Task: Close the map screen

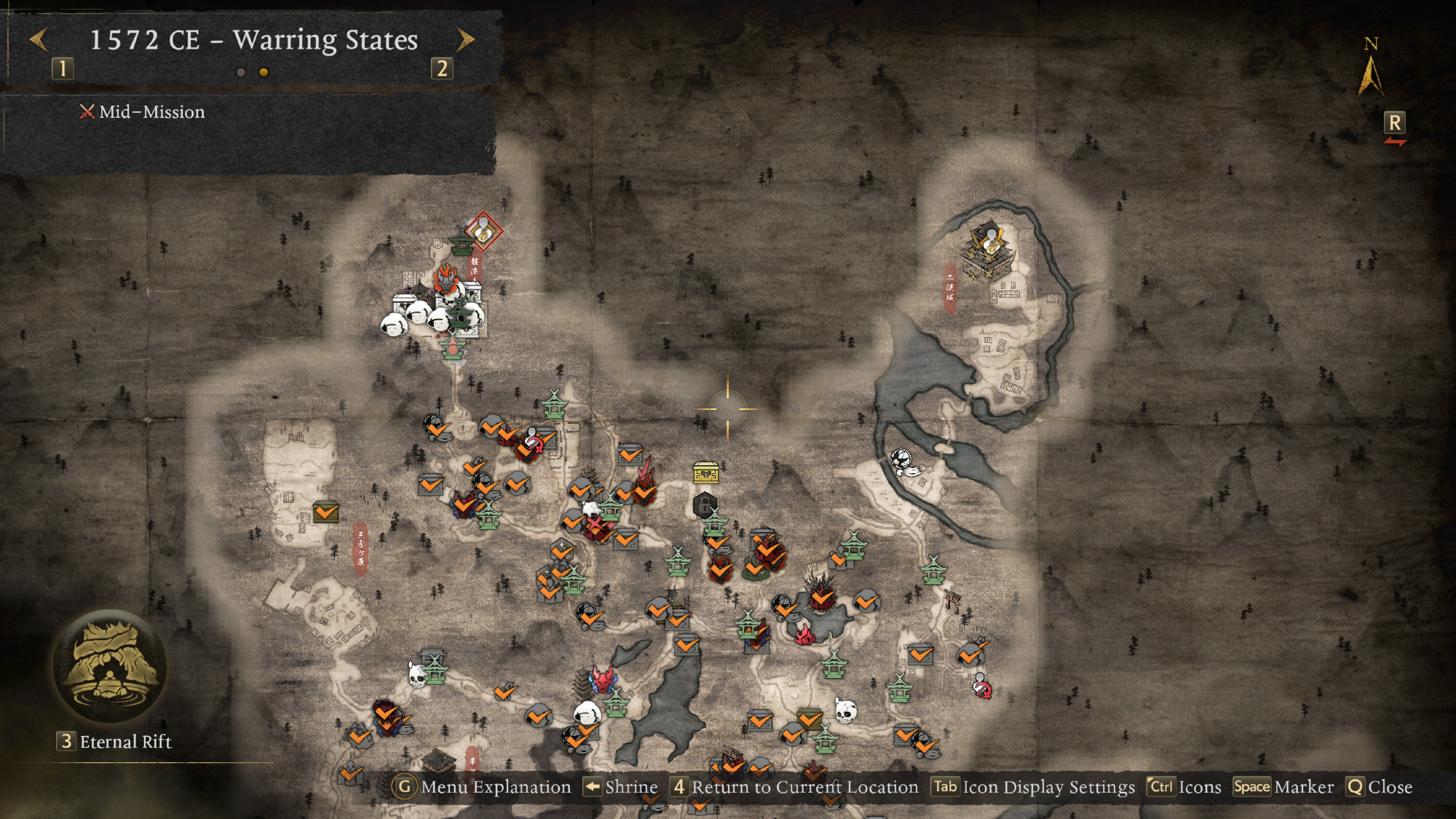Action: click(1379, 787)
